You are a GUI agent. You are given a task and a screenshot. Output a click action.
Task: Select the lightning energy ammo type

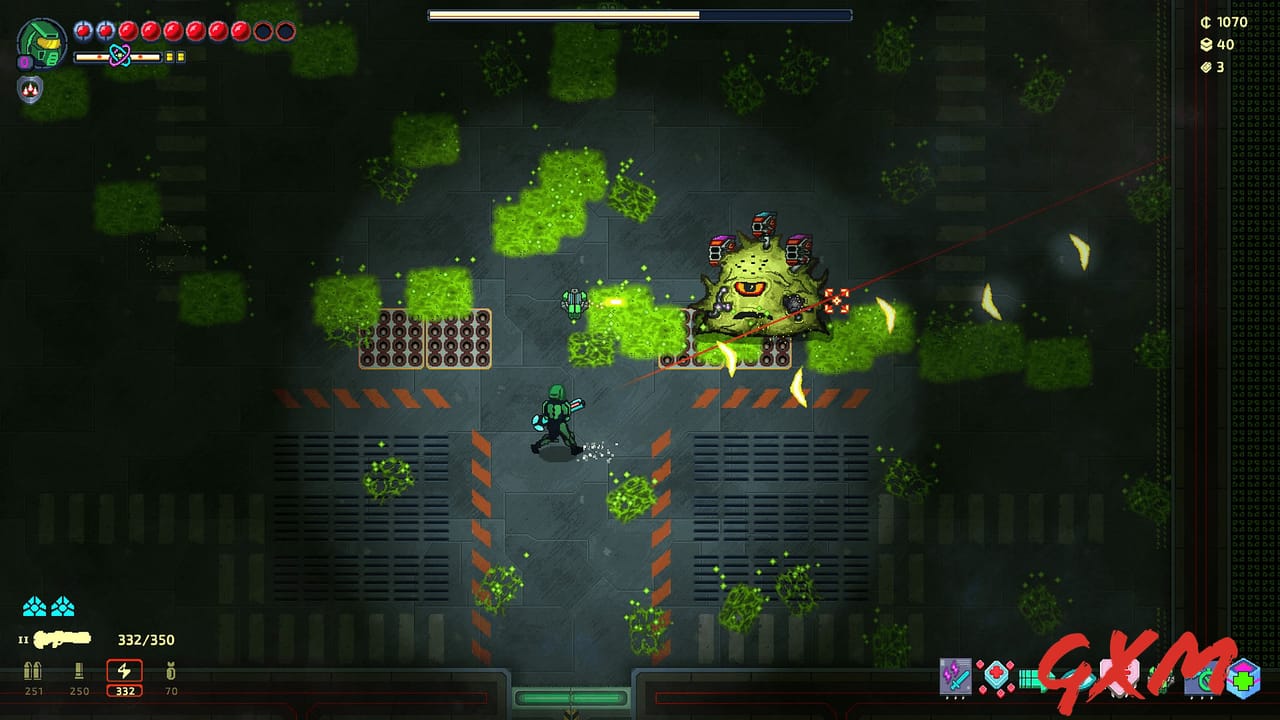[x=124, y=672]
